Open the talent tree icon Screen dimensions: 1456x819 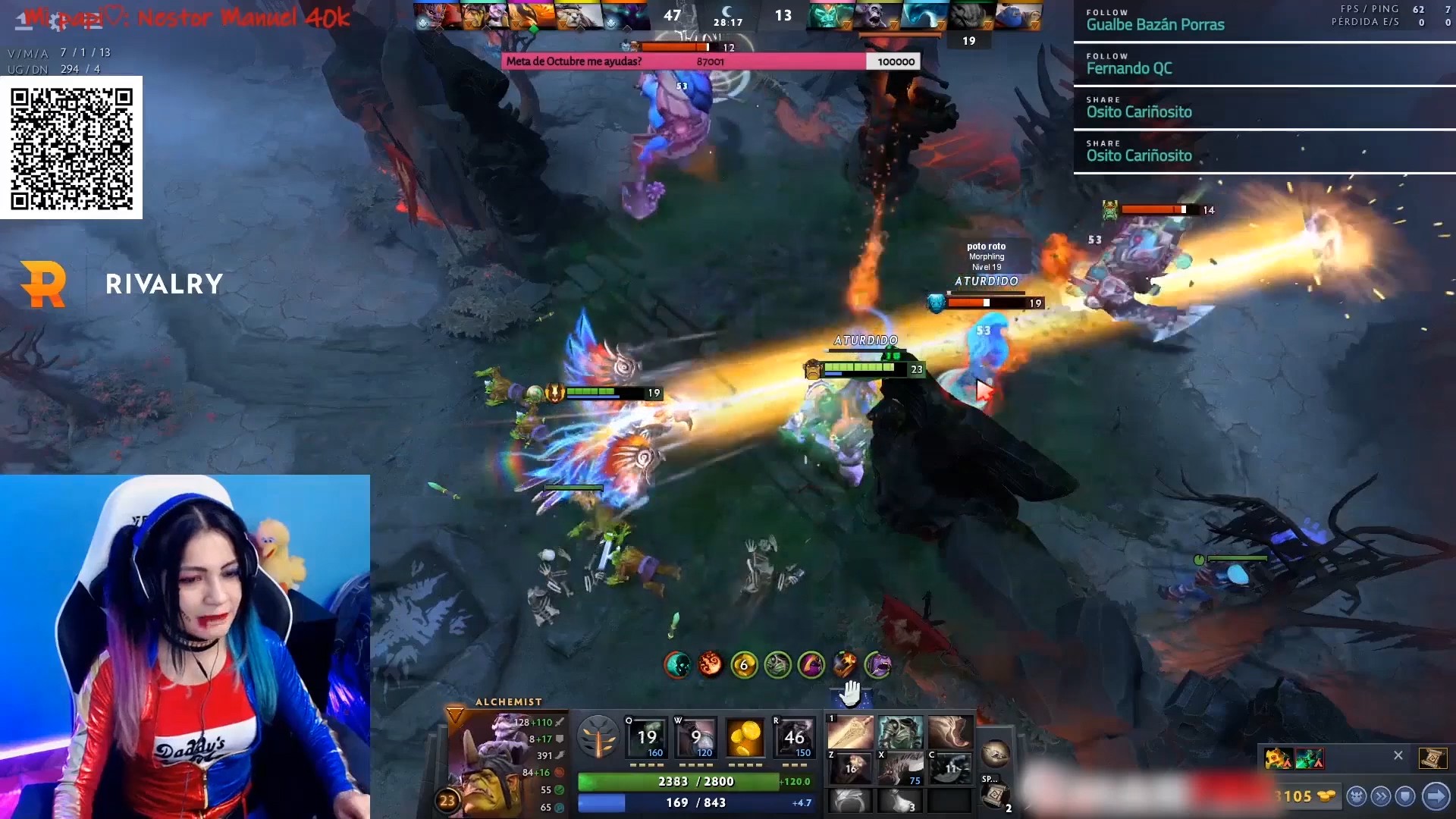point(598,736)
